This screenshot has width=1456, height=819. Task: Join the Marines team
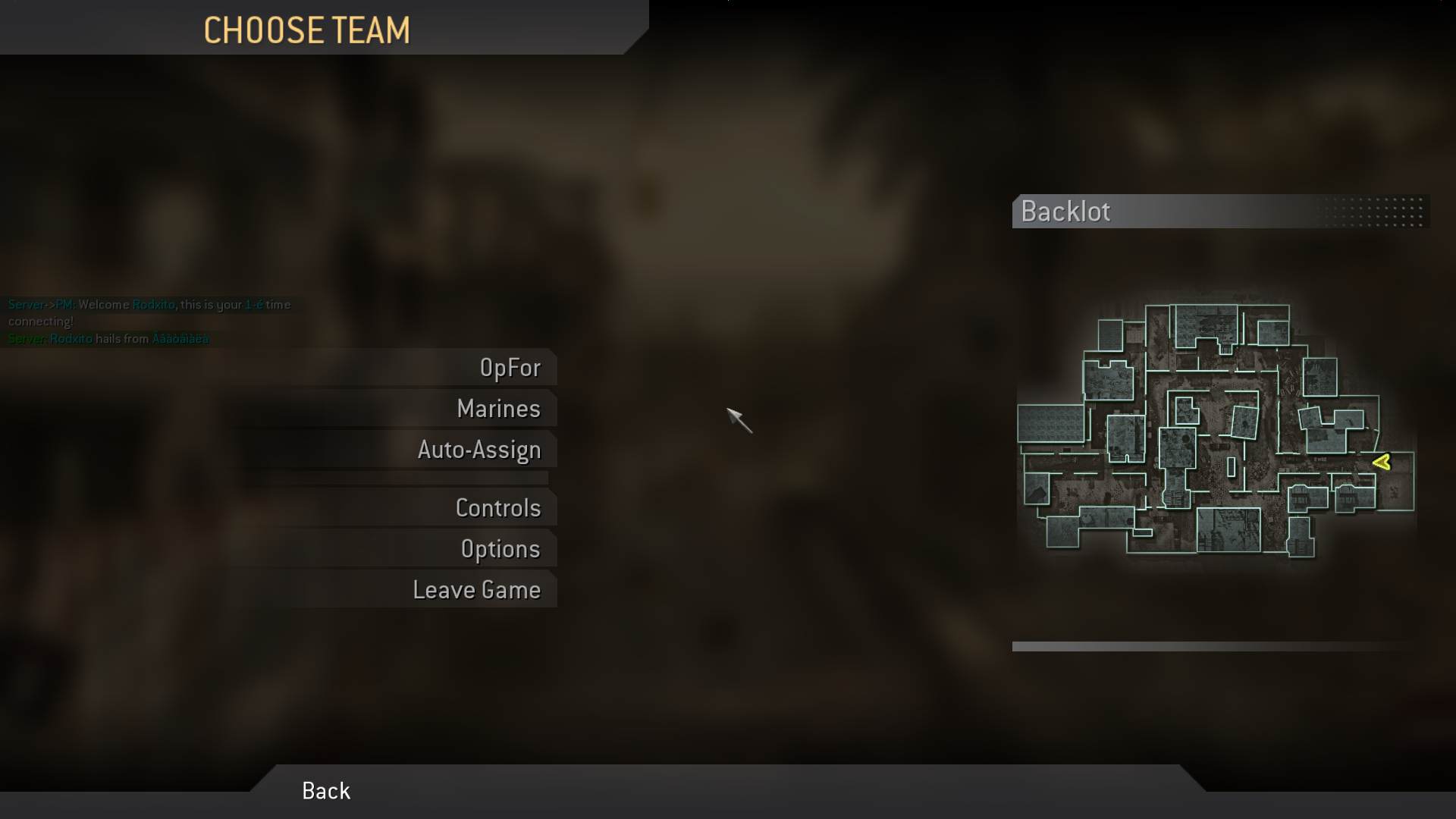point(498,408)
